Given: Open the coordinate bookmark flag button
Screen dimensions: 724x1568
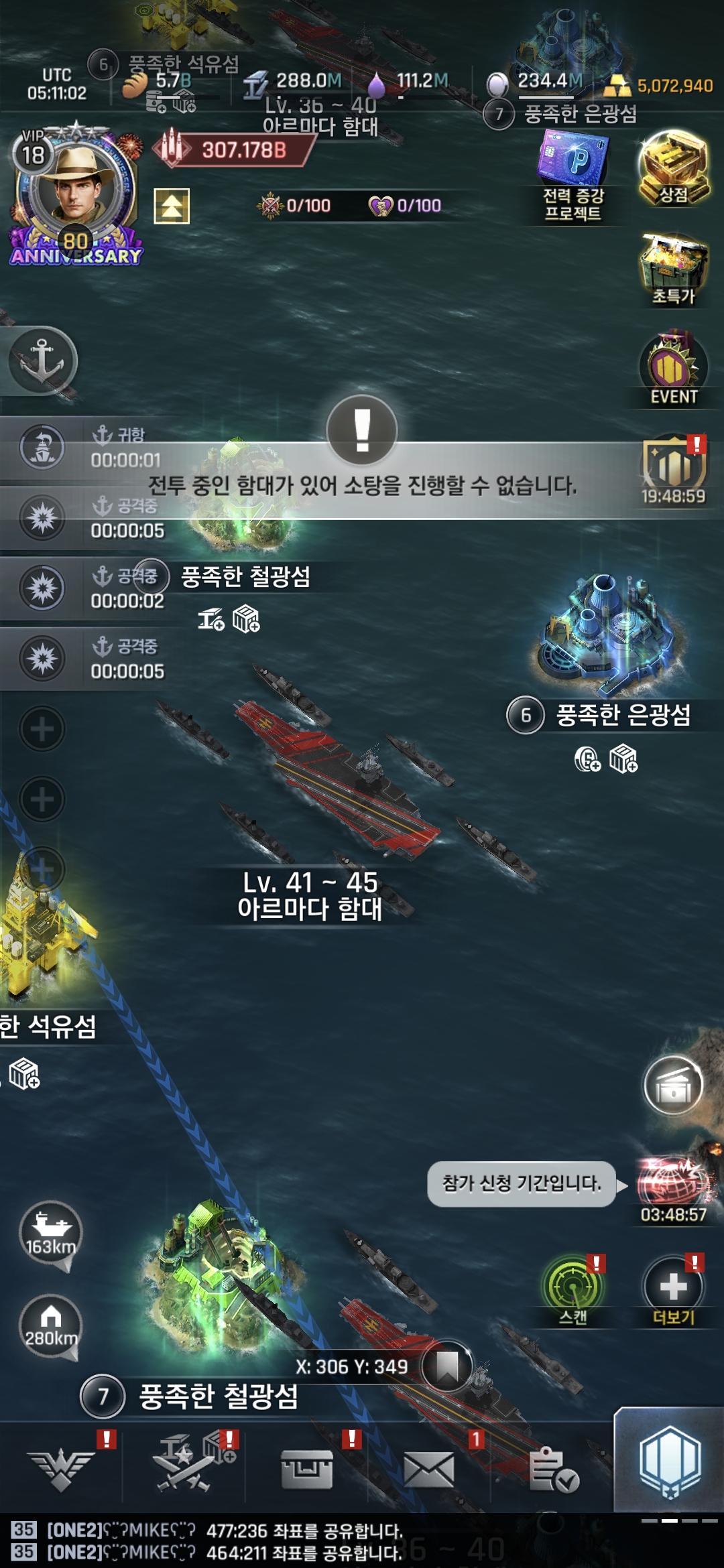Looking at the screenshot, I should click(x=446, y=1366).
